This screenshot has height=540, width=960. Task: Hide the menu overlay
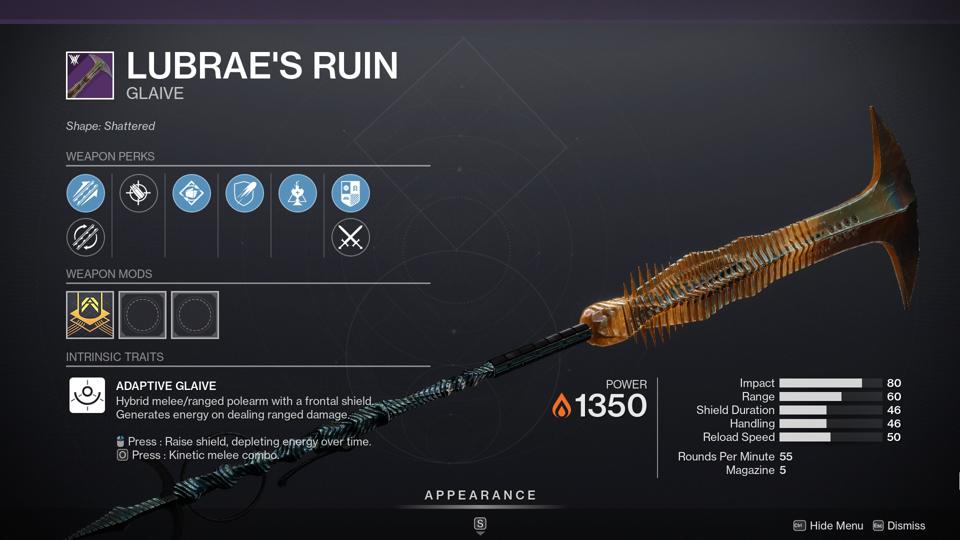[828, 525]
